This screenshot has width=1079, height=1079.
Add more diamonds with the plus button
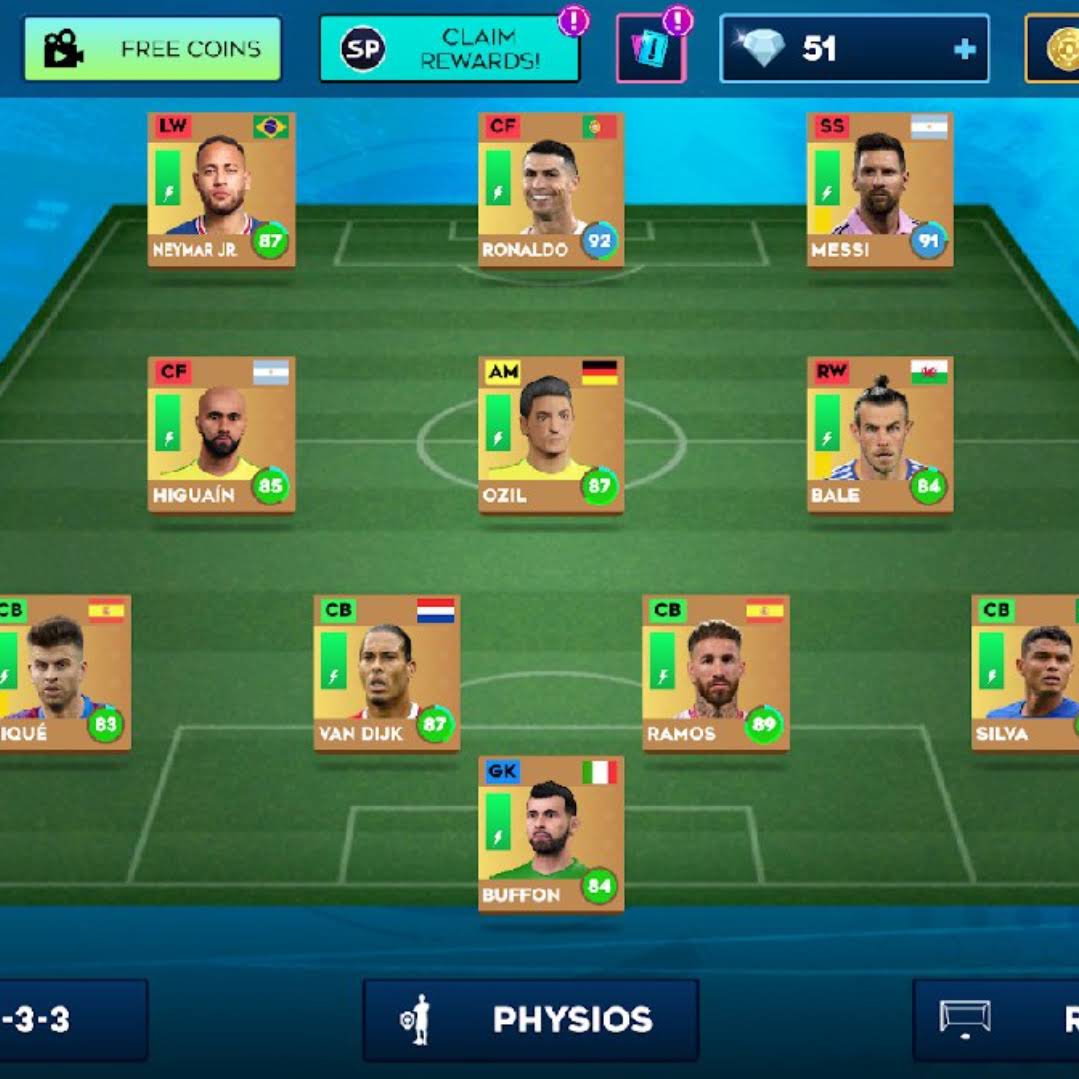click(x=964, y=48)
